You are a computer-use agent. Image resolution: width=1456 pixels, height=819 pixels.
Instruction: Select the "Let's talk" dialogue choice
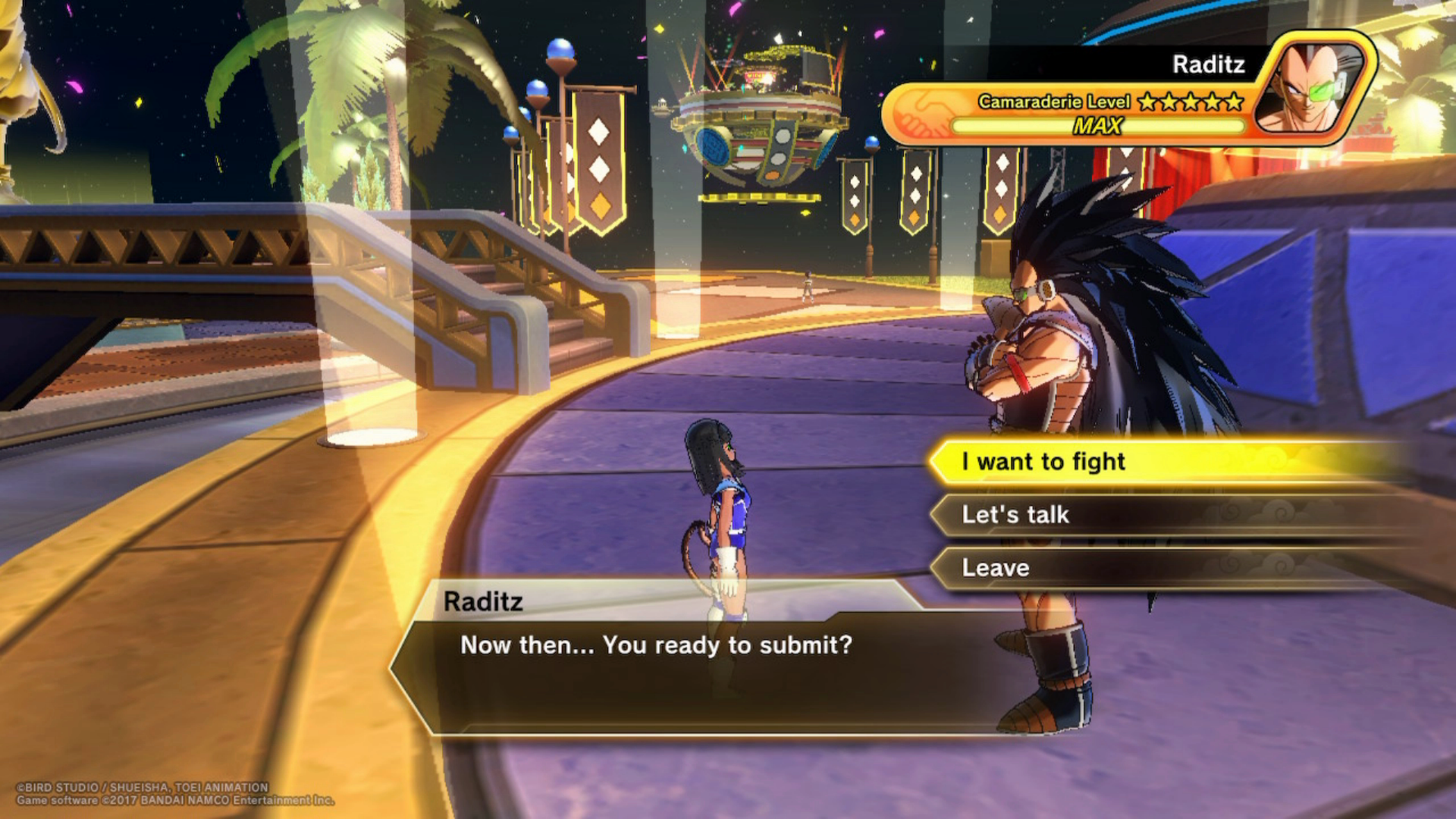tap(1015, 515)
